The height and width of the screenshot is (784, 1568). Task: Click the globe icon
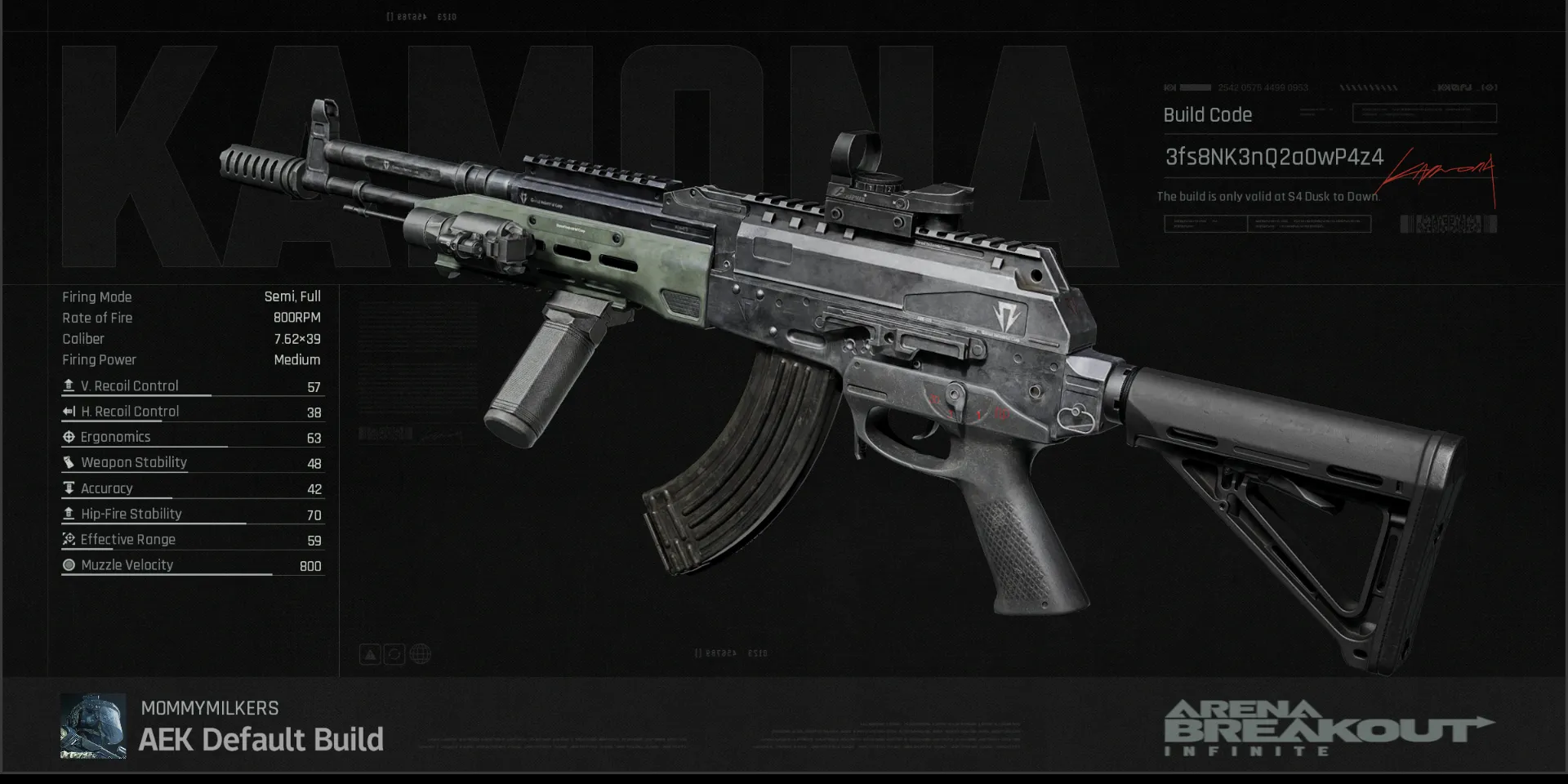tap(420, 654)
